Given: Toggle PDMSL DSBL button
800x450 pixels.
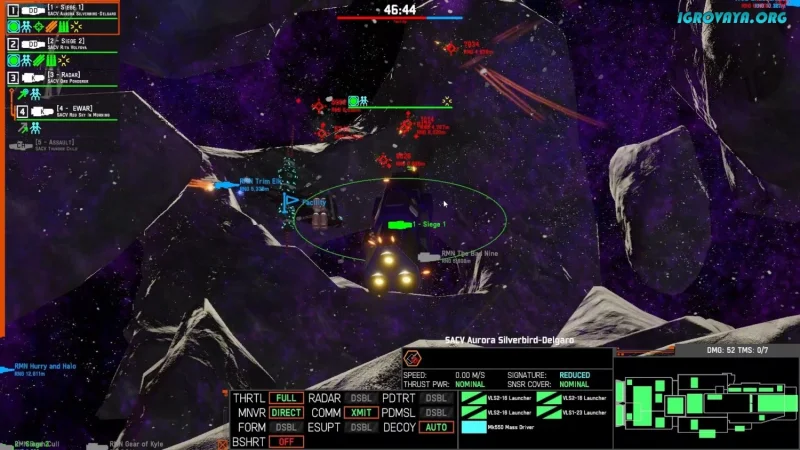Looking at the screenshot, I should coord(435,412).
